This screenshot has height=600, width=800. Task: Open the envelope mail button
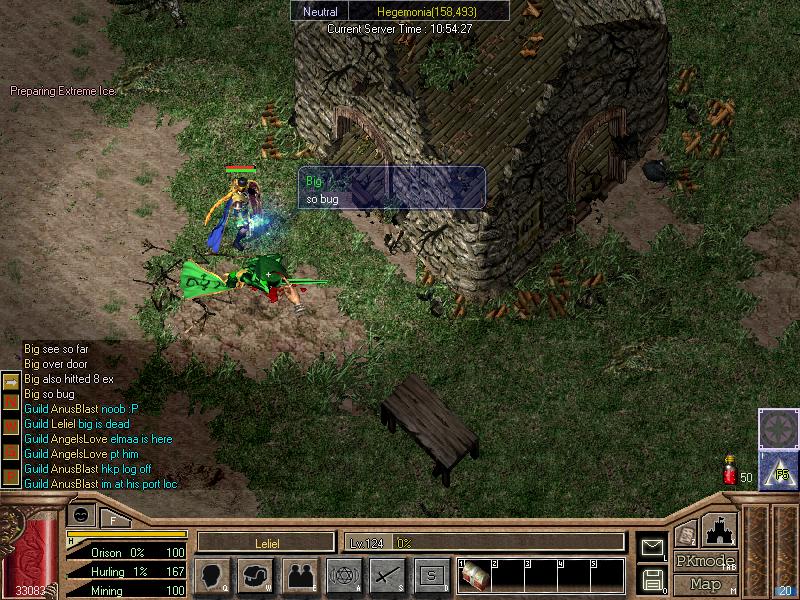(x=652, y=546)
